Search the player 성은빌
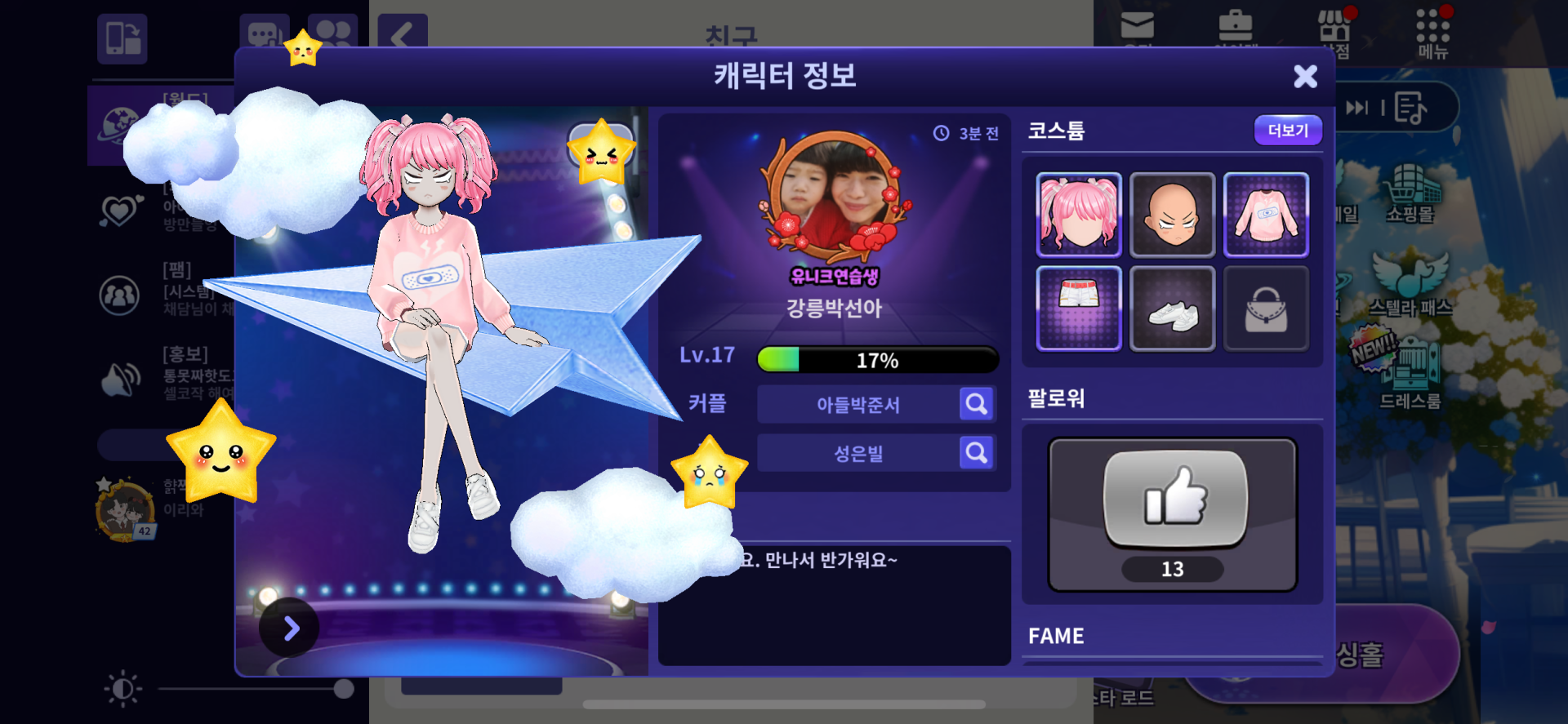The image size is (1568, 724). [976, 453]
